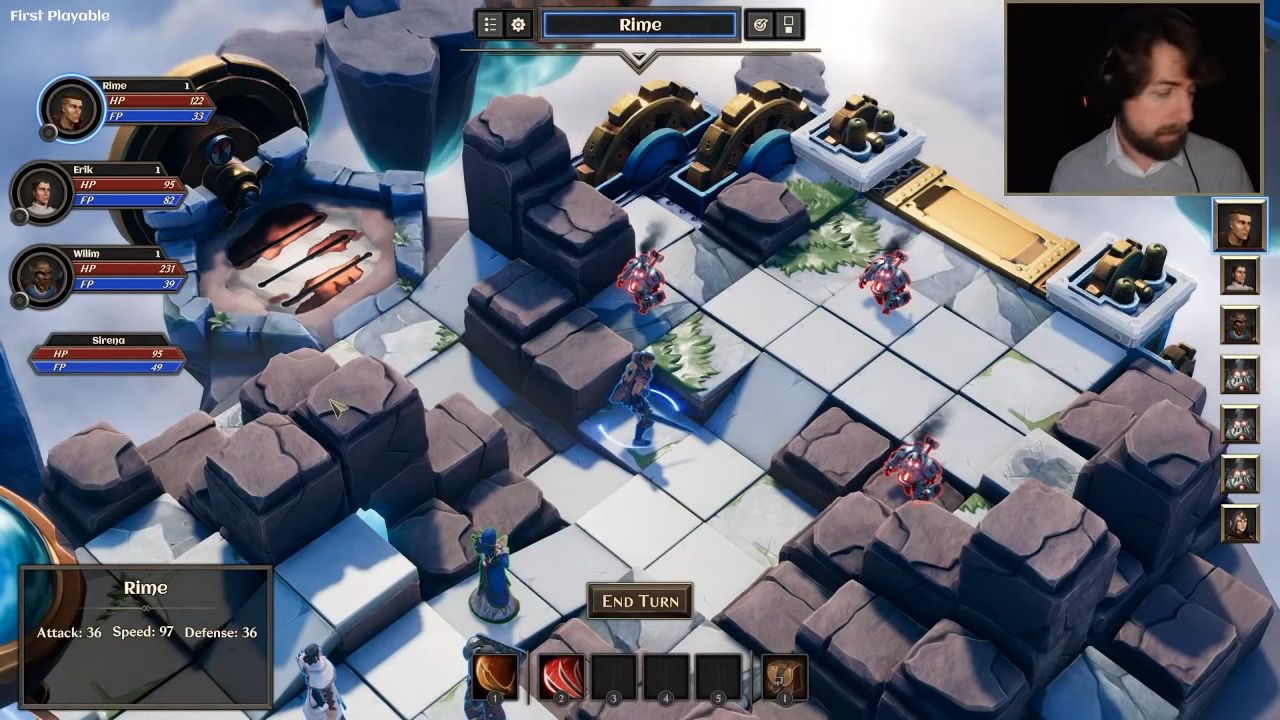1280x720 pixels.
Task: Open the gear settings icon
Action: (518, 25)
